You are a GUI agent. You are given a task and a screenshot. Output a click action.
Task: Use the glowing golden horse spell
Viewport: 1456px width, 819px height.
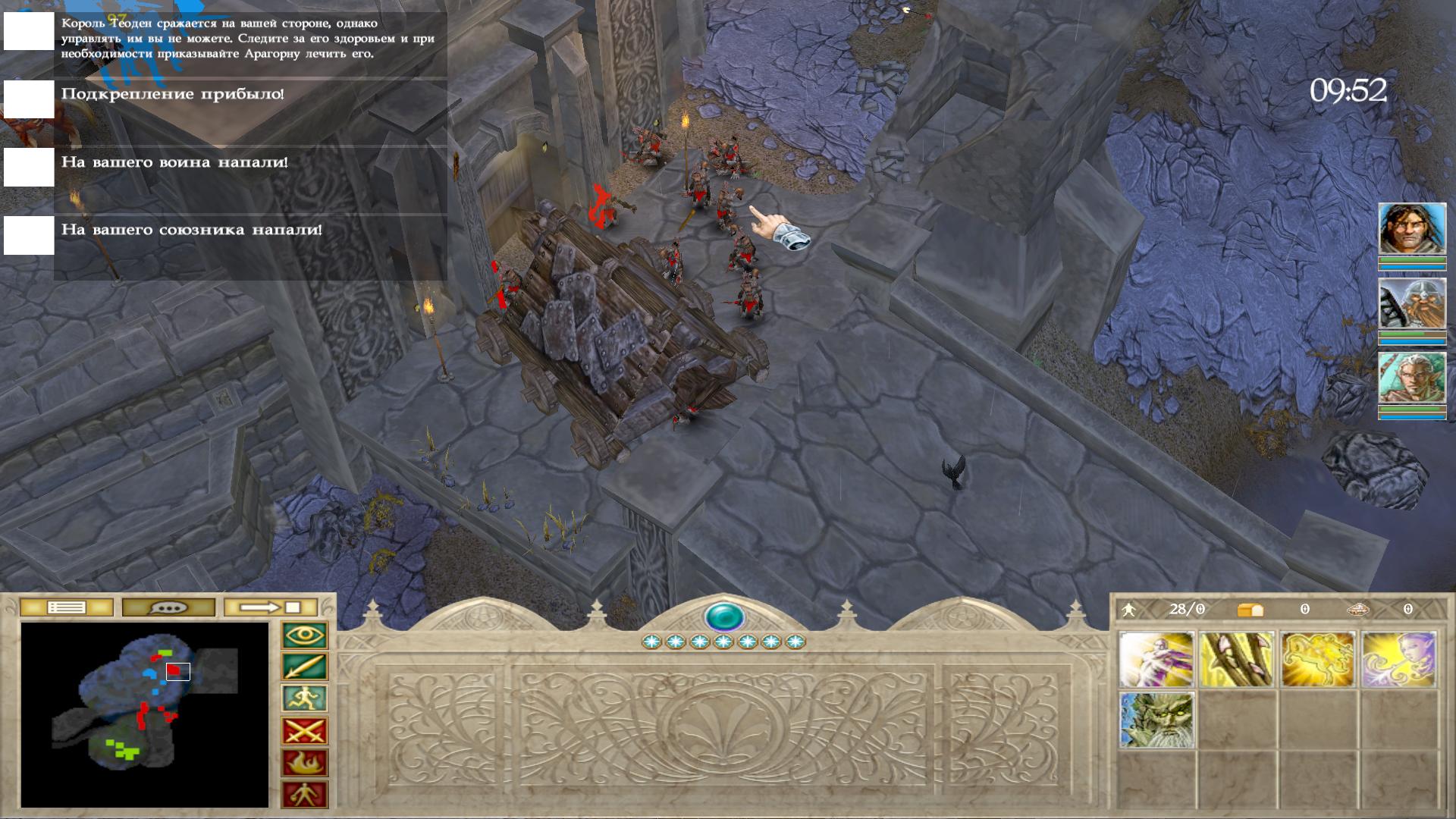[1317, 660]
